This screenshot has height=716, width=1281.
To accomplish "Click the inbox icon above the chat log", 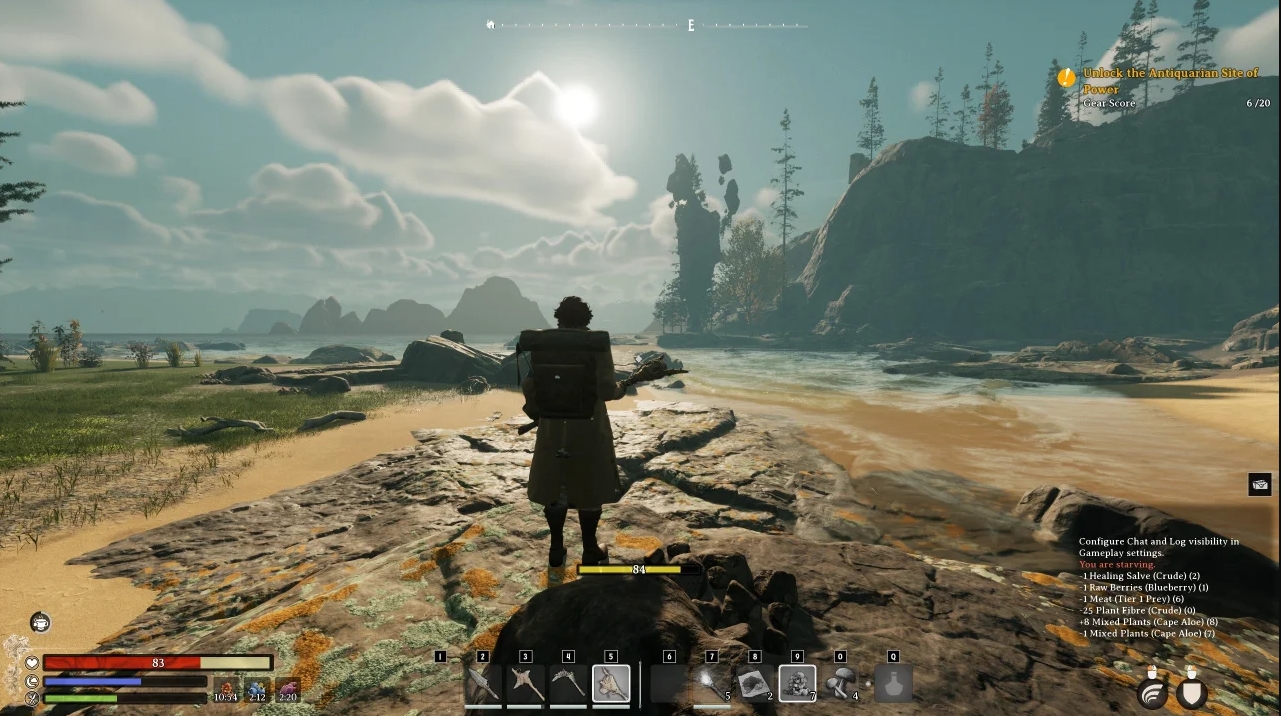I will pos(1260,485).
